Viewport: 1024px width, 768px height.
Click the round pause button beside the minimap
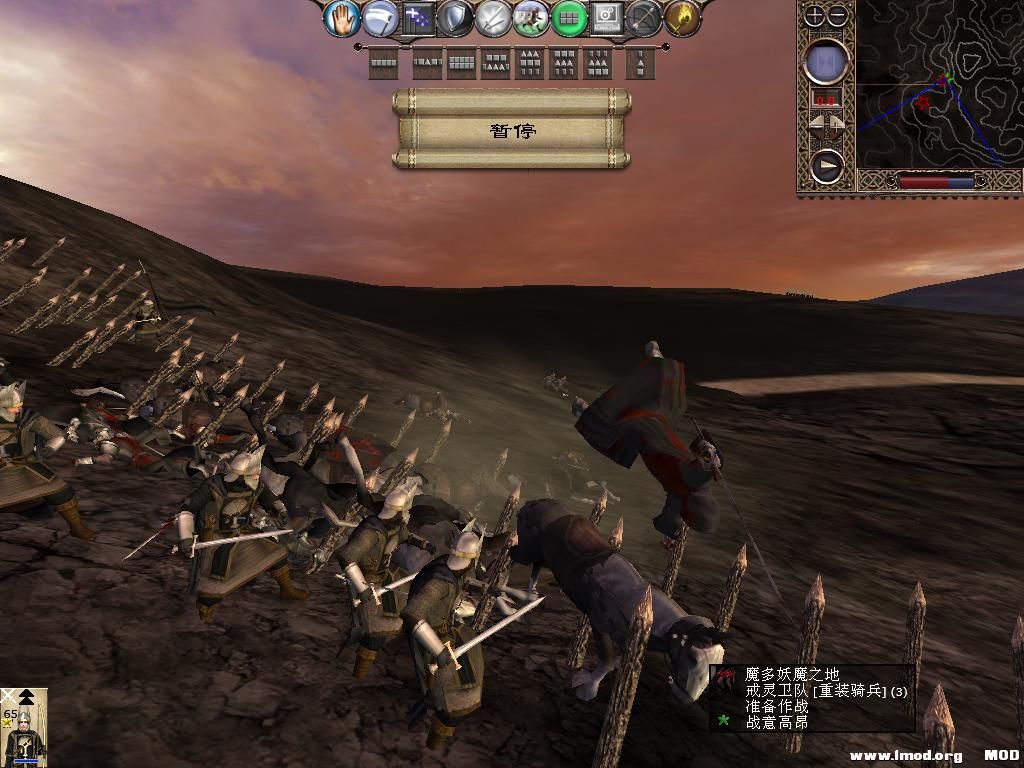827,62
